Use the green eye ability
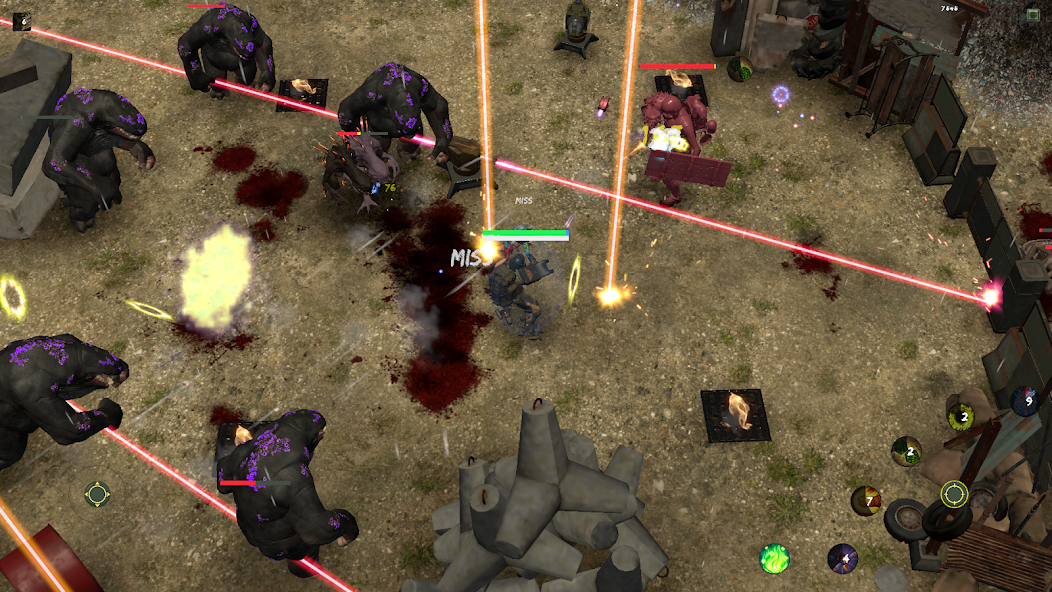 tap(961, 417)
